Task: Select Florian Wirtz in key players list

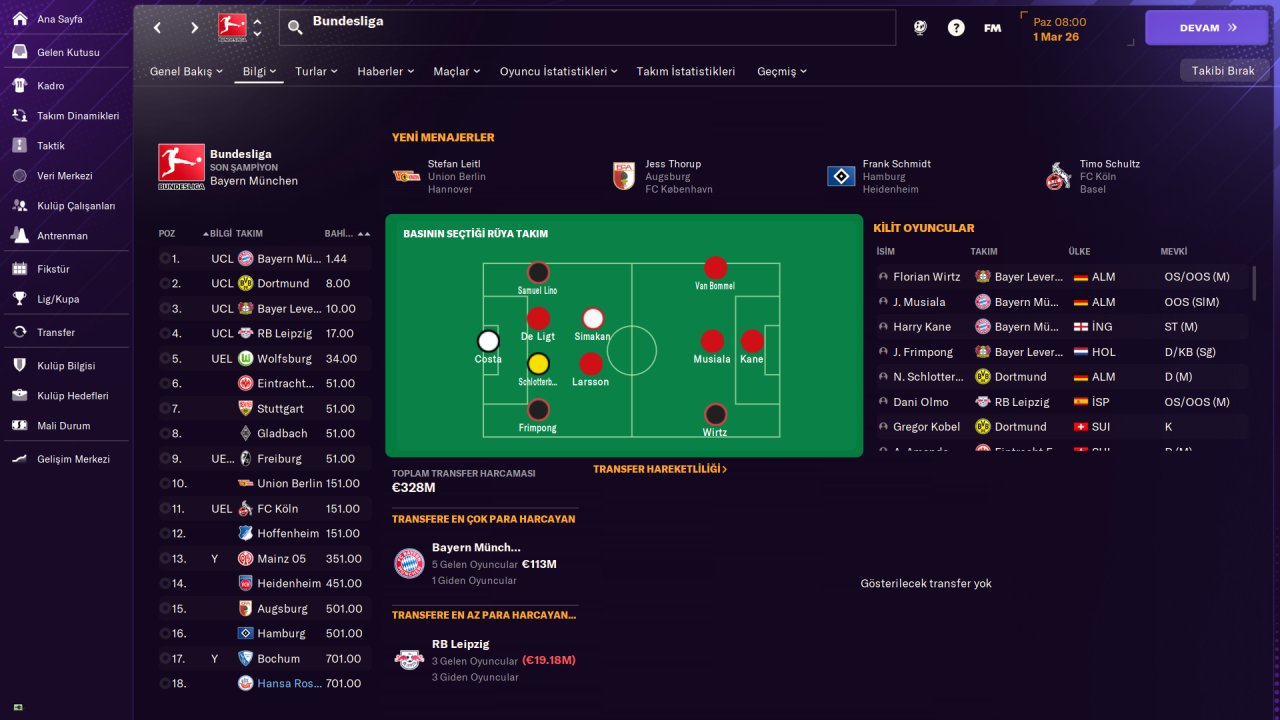Action: click(x=926, y=277)
